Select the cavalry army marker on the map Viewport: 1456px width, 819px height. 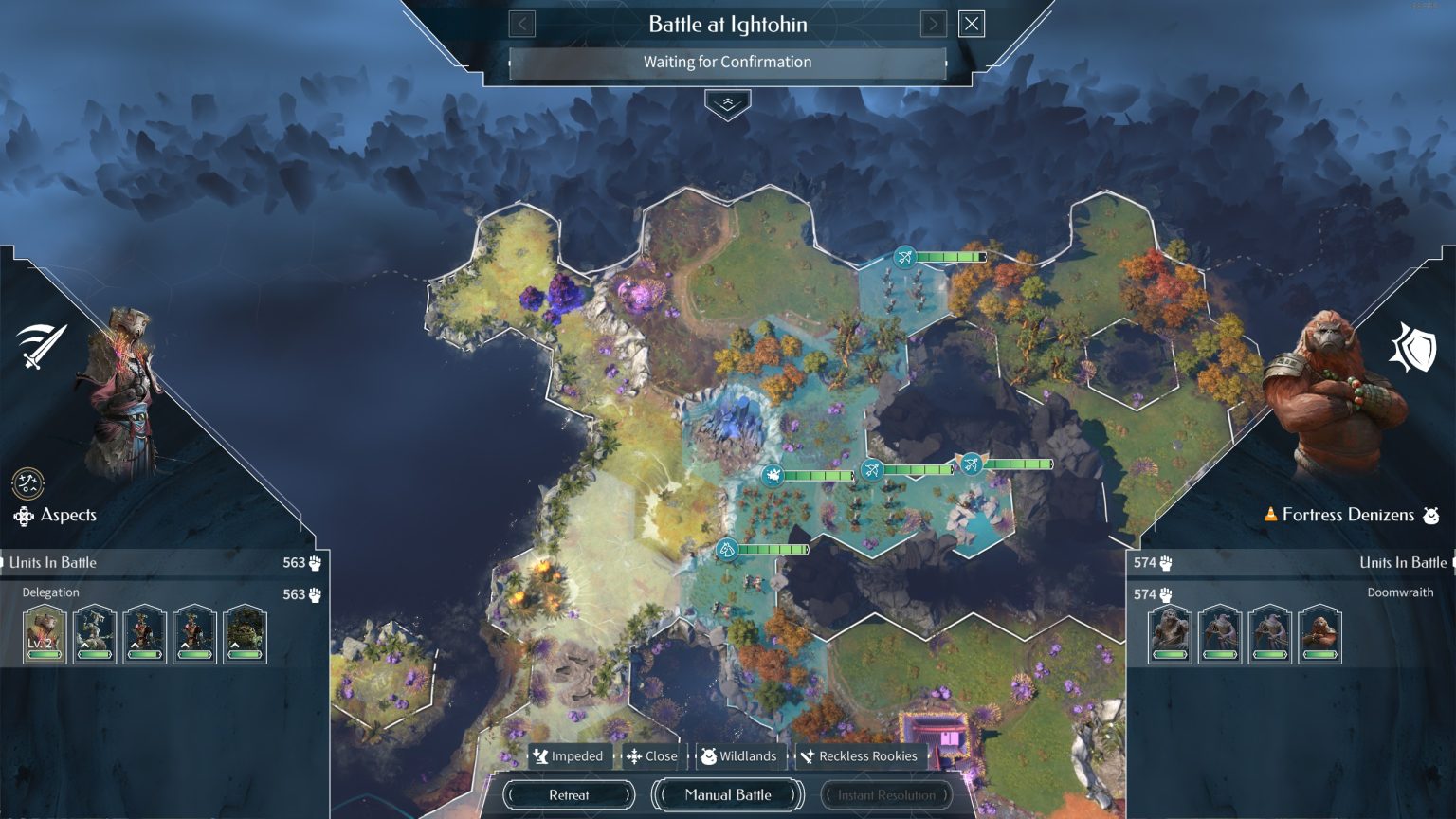point(726,549)
